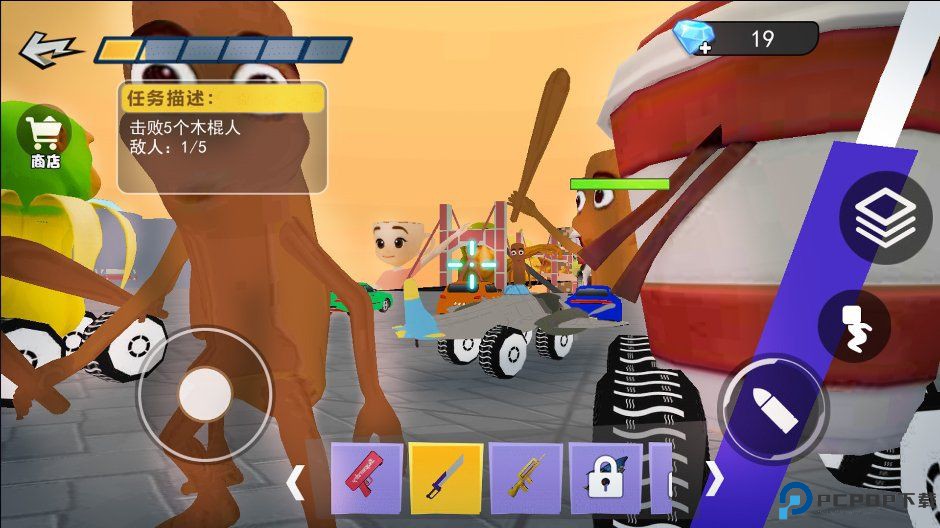Tap the back arrow button

coord(50,48)
